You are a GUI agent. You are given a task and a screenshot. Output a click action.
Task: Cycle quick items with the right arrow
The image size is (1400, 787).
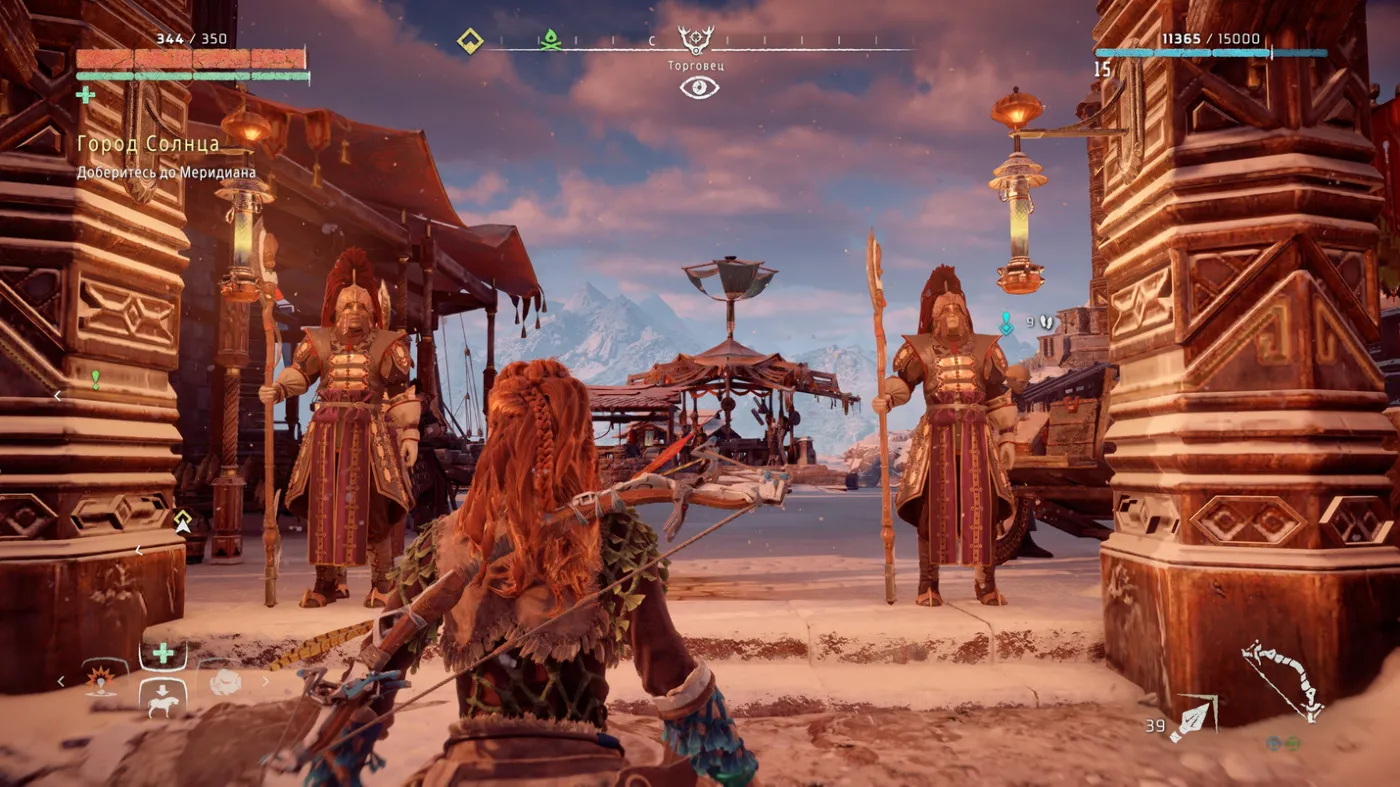(x=265, y=682)
